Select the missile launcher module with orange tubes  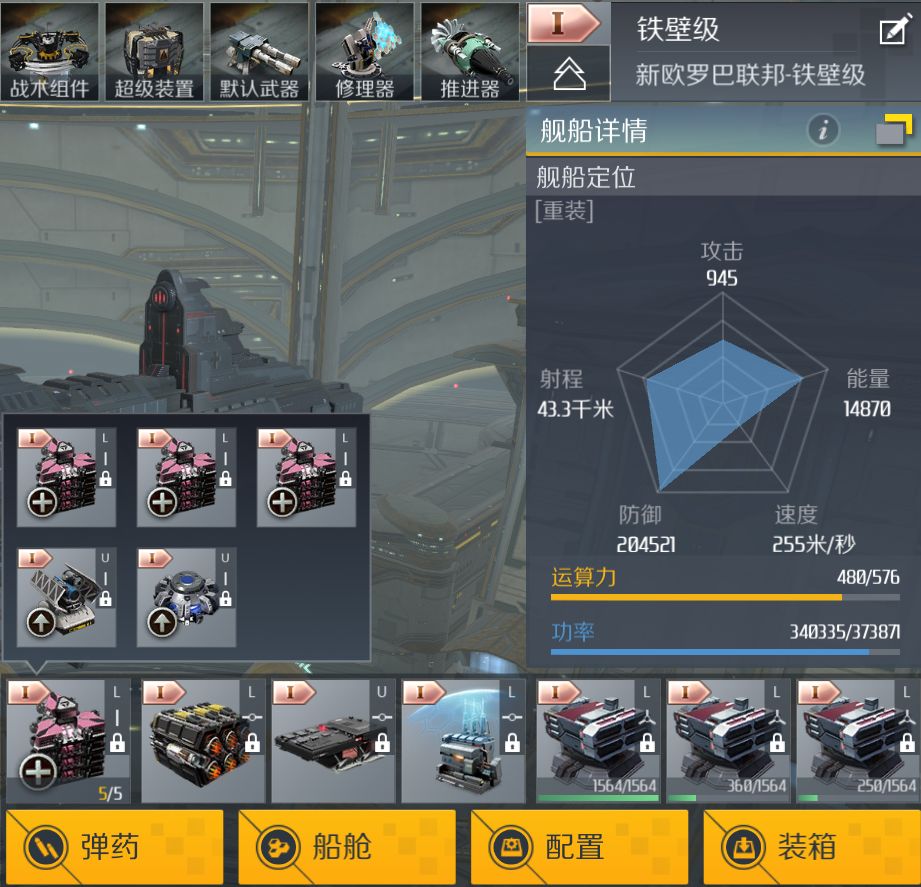pos(199,741)
